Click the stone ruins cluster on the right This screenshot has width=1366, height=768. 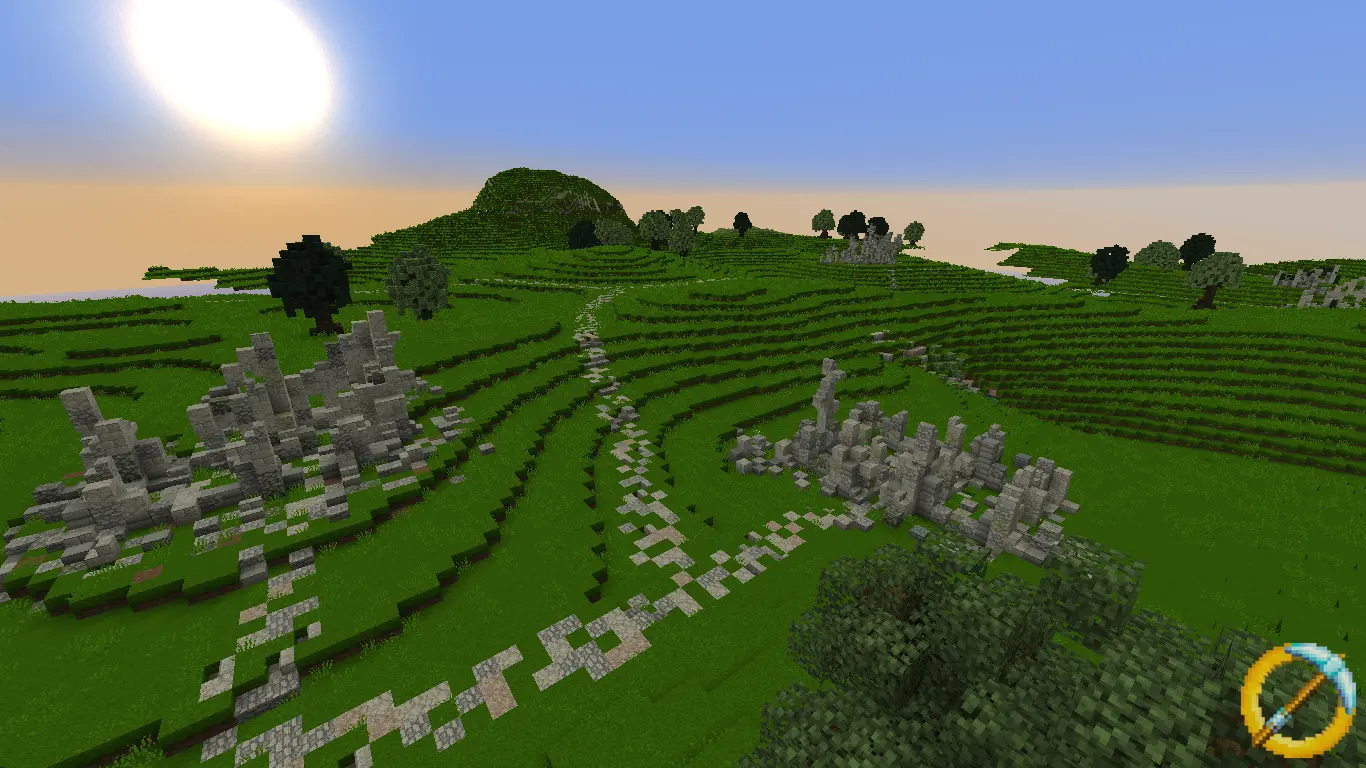[900, 460]
